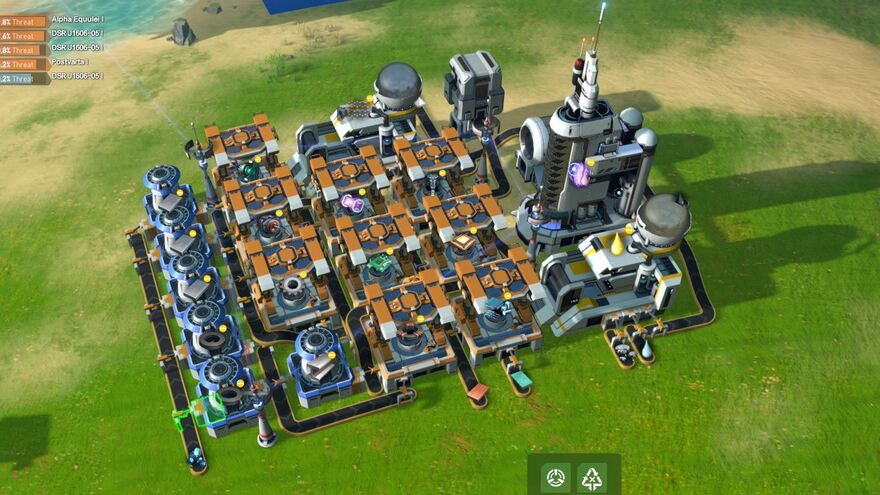The image size is (880, 495).
Task: Open the circular segmented build tool button
Action: coord(556,477)
